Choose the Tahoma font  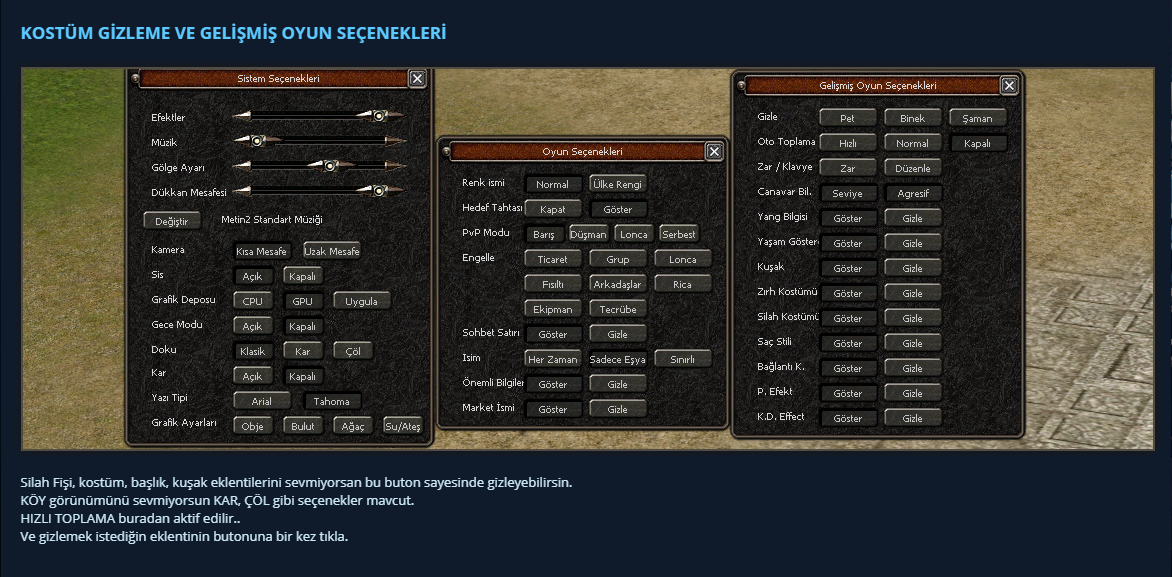[x=331, y=401]
